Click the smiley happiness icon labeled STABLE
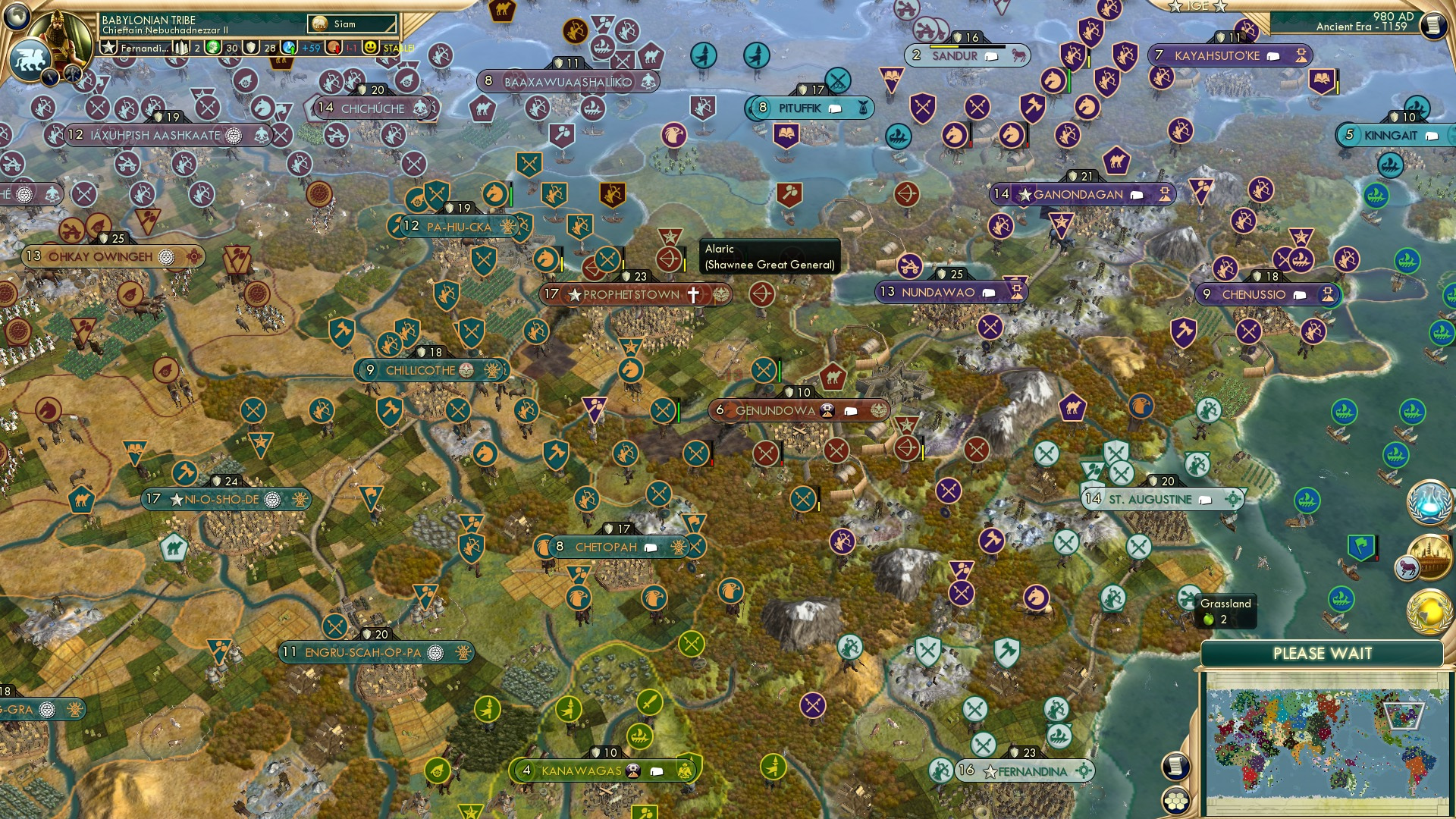This screenshot has height=819, width=1456. (369, 48)
